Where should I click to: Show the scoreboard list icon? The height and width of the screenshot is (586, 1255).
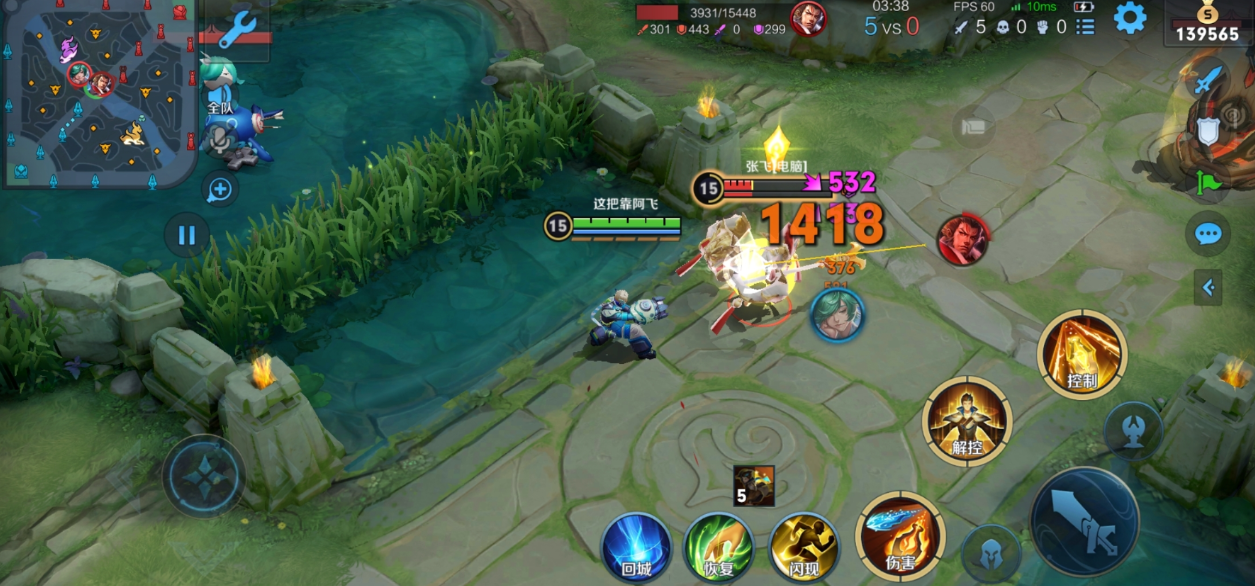point(1086,26)
